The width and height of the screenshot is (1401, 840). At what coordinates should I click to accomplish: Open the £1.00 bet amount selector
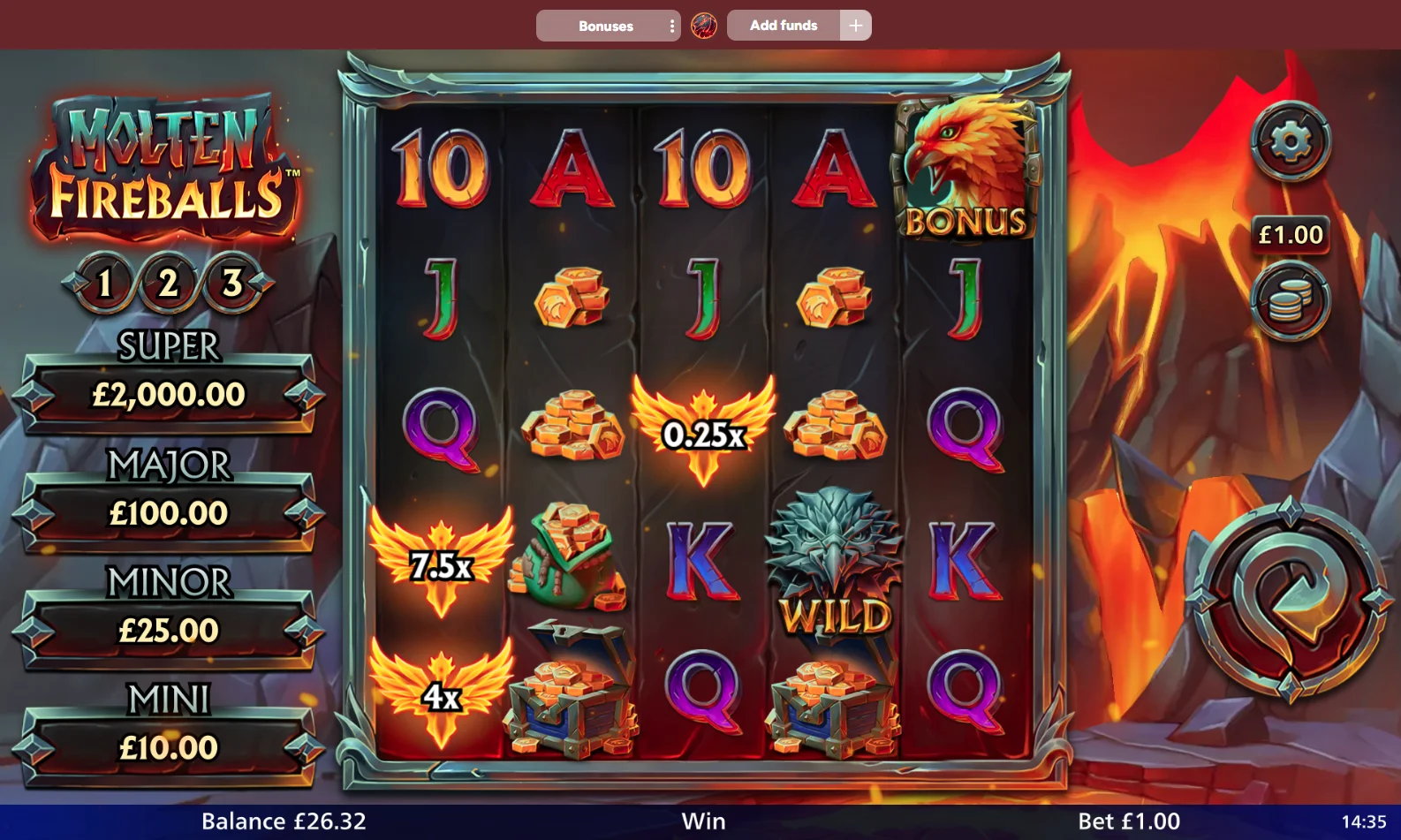coord(1289,235)
